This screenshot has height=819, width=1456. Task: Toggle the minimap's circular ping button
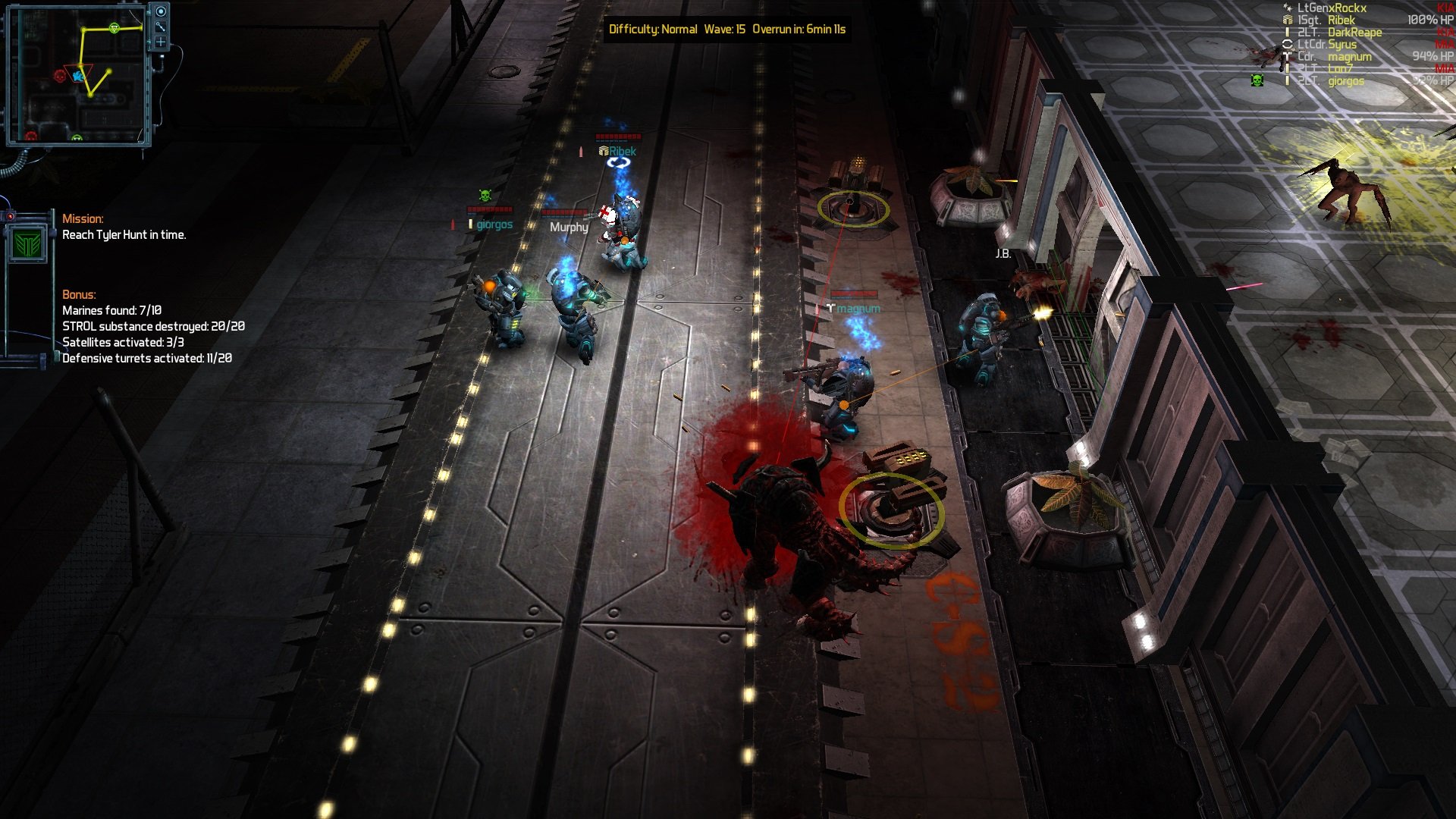point(161,11)
